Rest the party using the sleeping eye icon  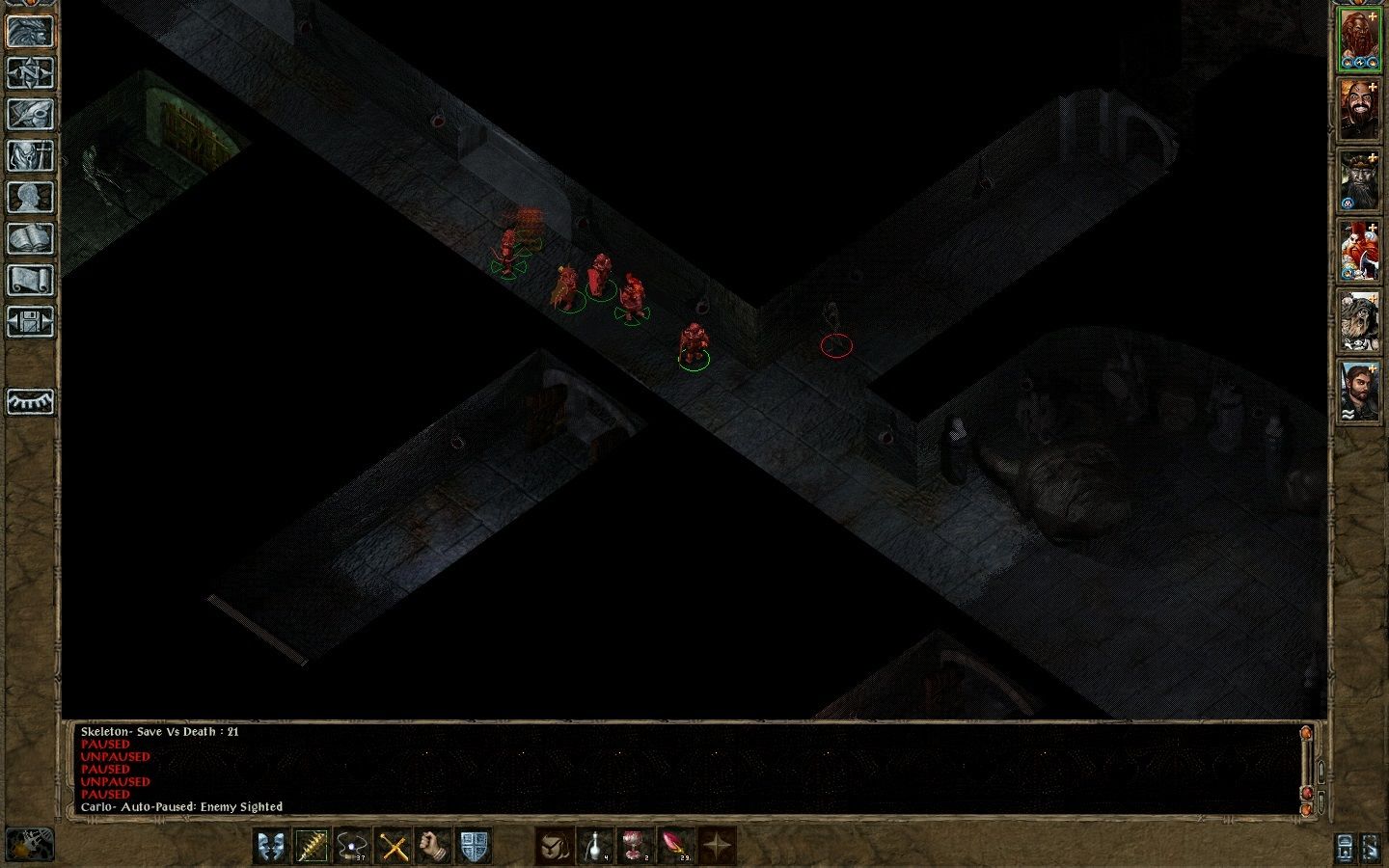pos(29,401)
